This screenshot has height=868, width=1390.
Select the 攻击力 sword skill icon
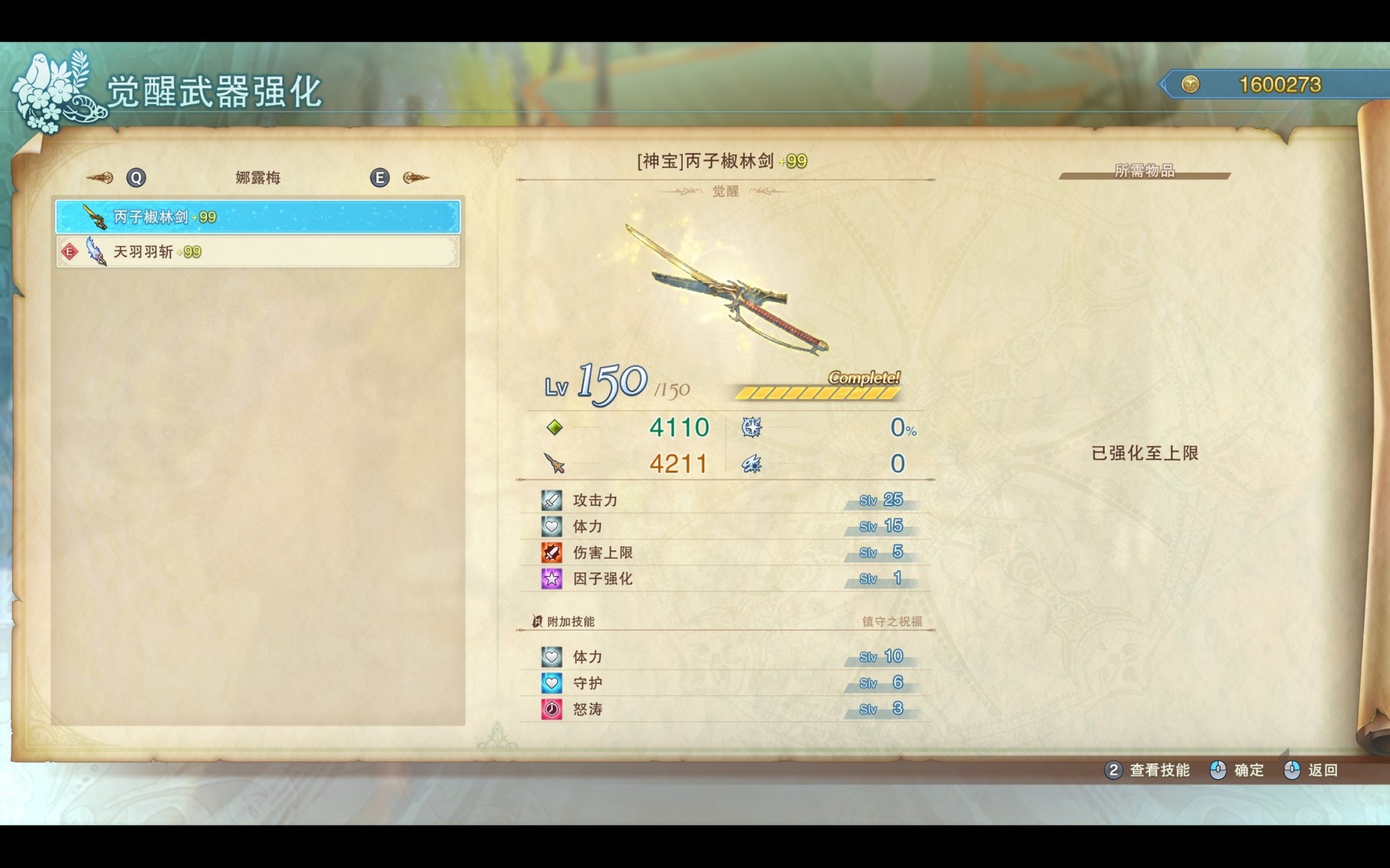pos(550,500)
